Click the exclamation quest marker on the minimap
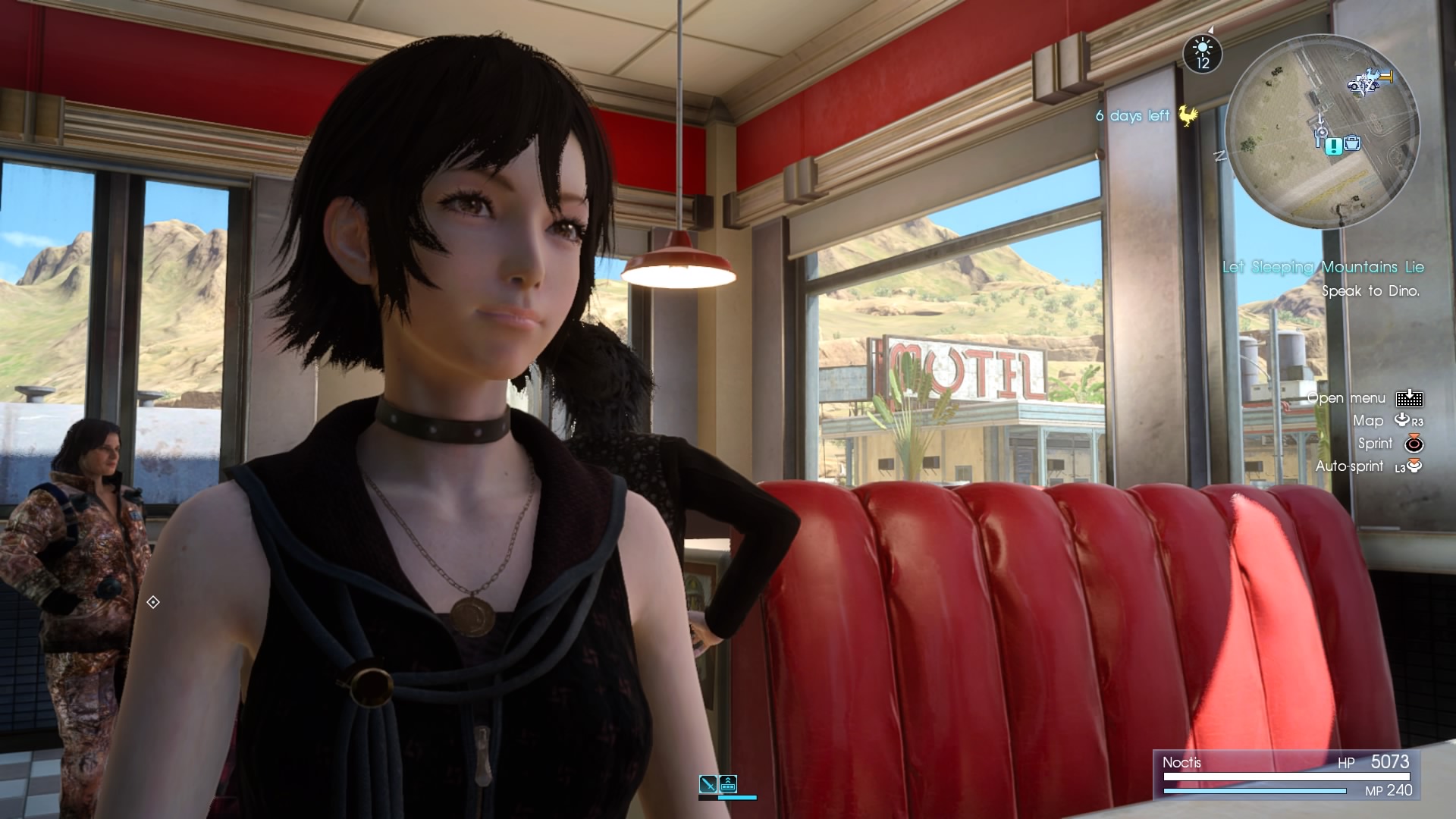The image size is (1456, 819). pyautogui.click(x=1333, y=146)
